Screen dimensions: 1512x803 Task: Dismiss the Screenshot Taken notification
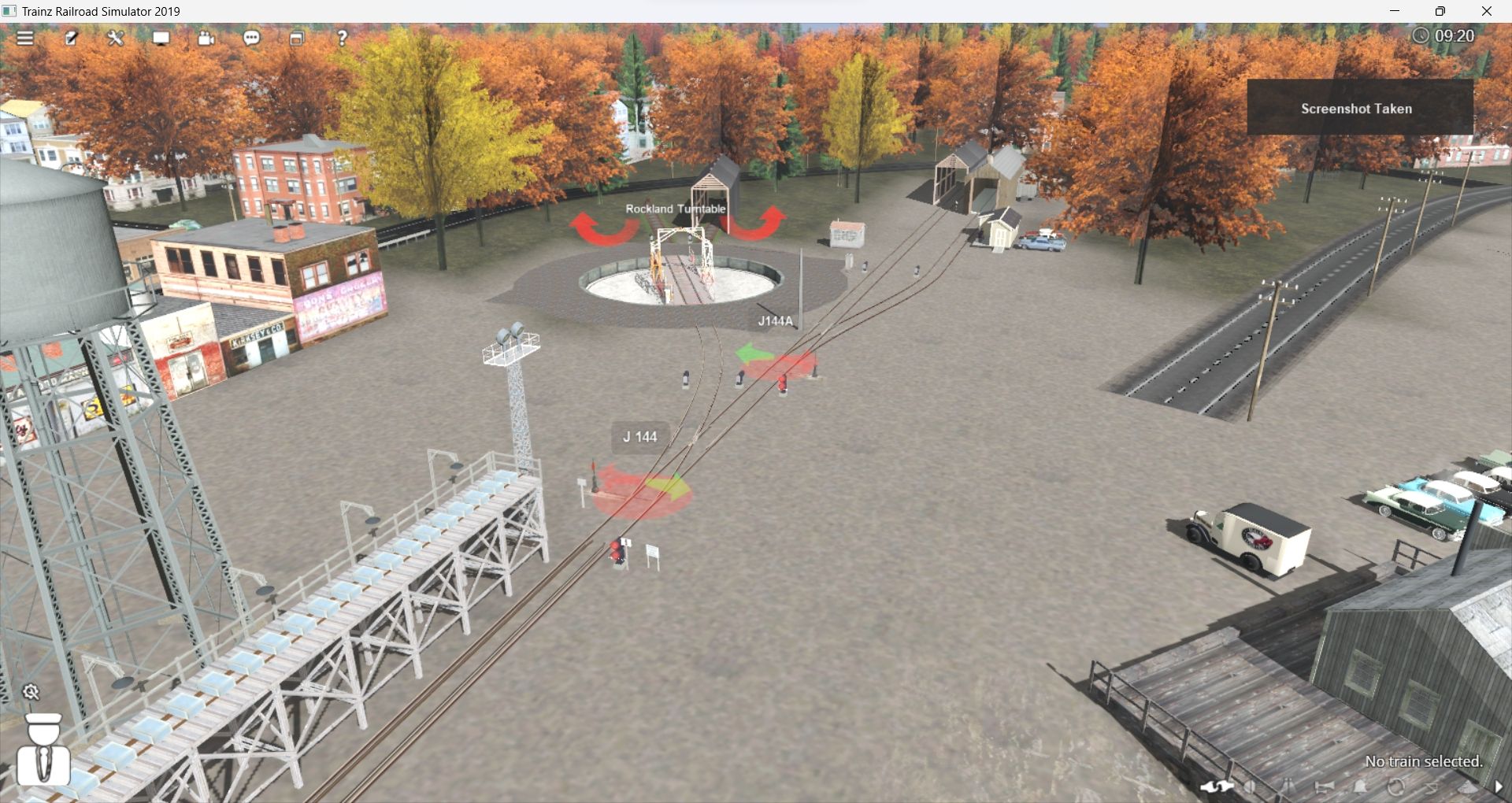click(1357, 109)
